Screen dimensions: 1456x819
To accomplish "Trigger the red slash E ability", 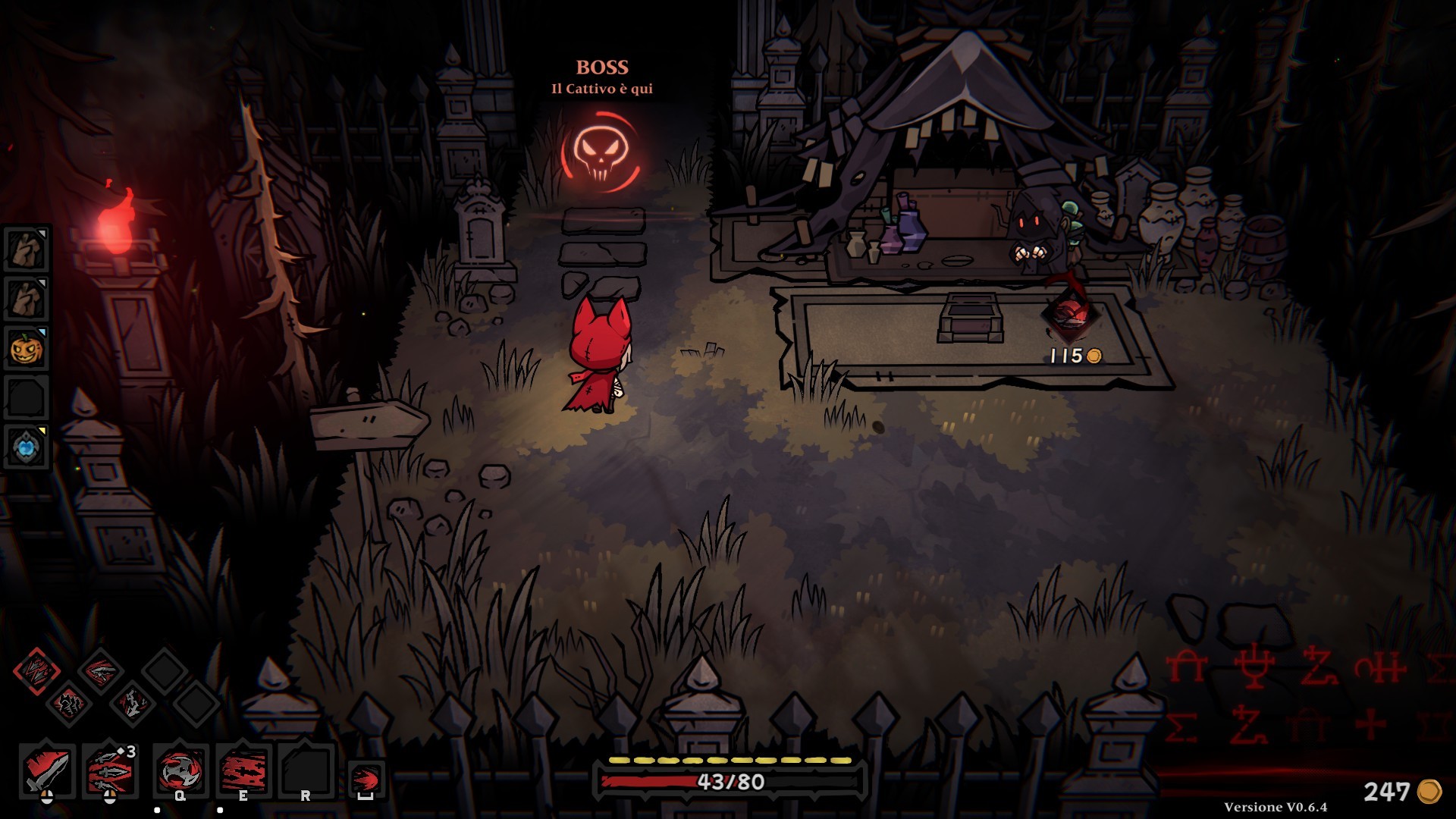I will (x=243, y=771).
